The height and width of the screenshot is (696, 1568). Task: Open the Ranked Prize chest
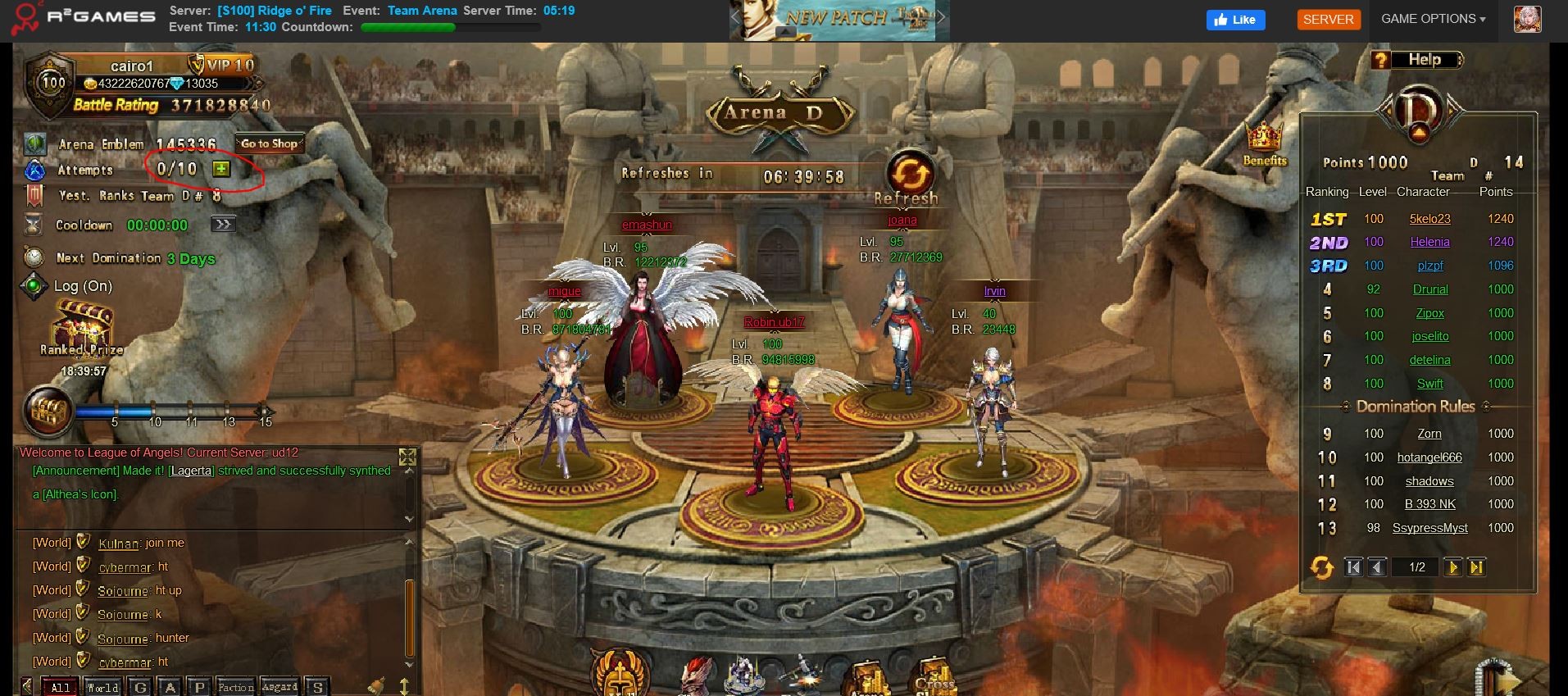(82, 326)
